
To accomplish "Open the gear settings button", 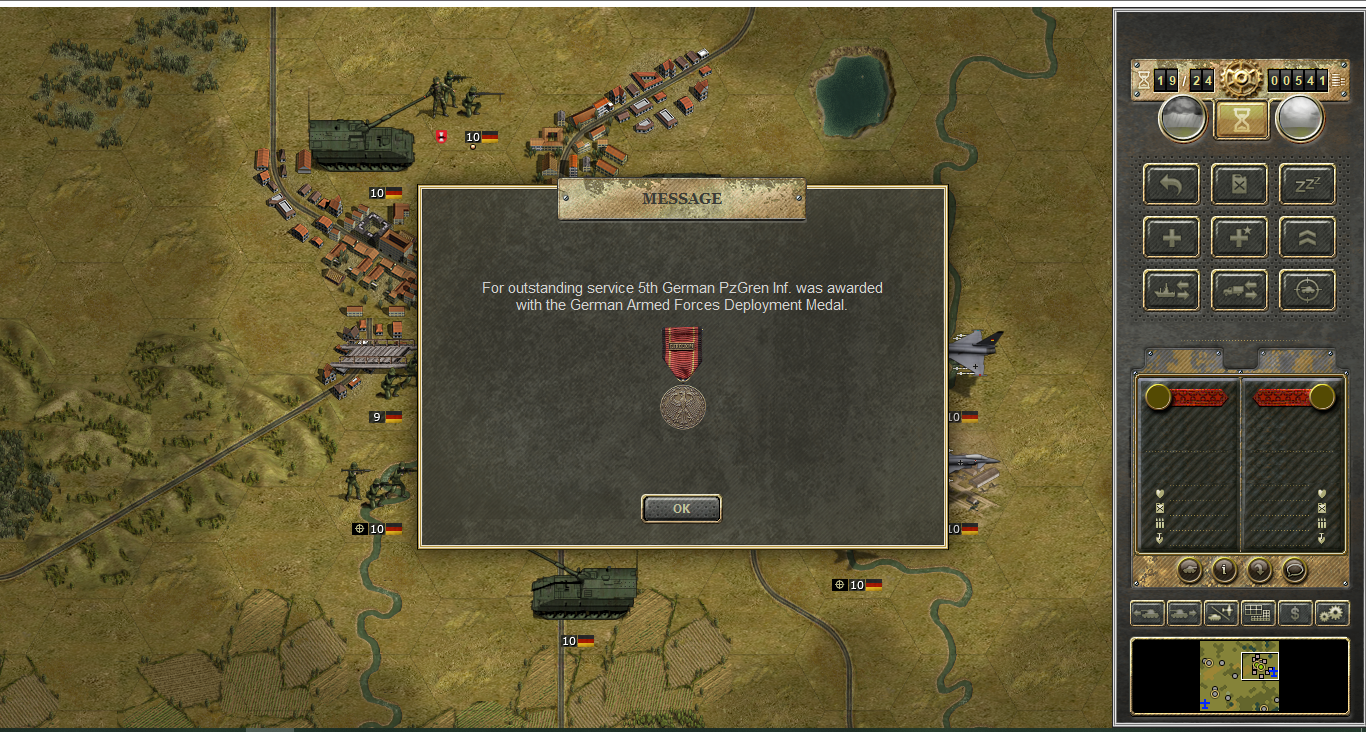I will pyautogui.click(x=1332, y=613).
